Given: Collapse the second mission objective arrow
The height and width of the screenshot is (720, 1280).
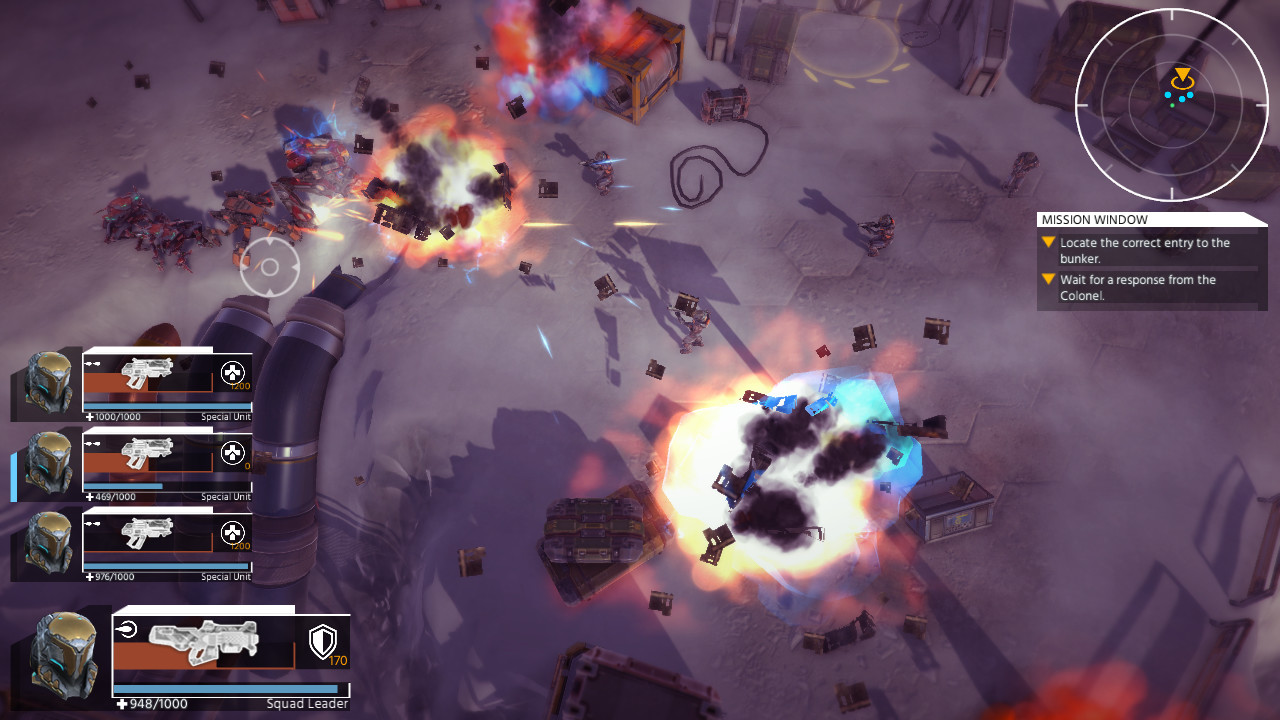Looking at the screenshot, I should click(x=1048, y=279).
